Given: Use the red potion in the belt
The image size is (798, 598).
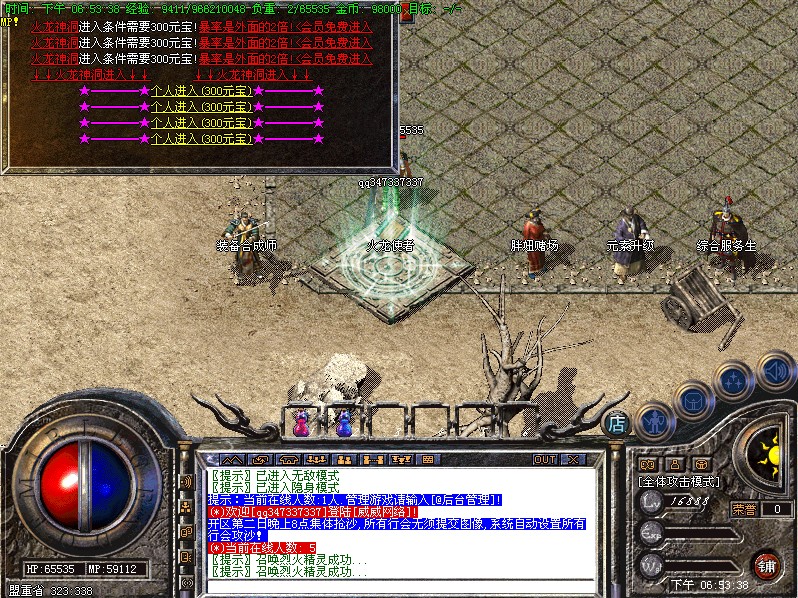Looking at the screenshot, I should coord(299,423).
